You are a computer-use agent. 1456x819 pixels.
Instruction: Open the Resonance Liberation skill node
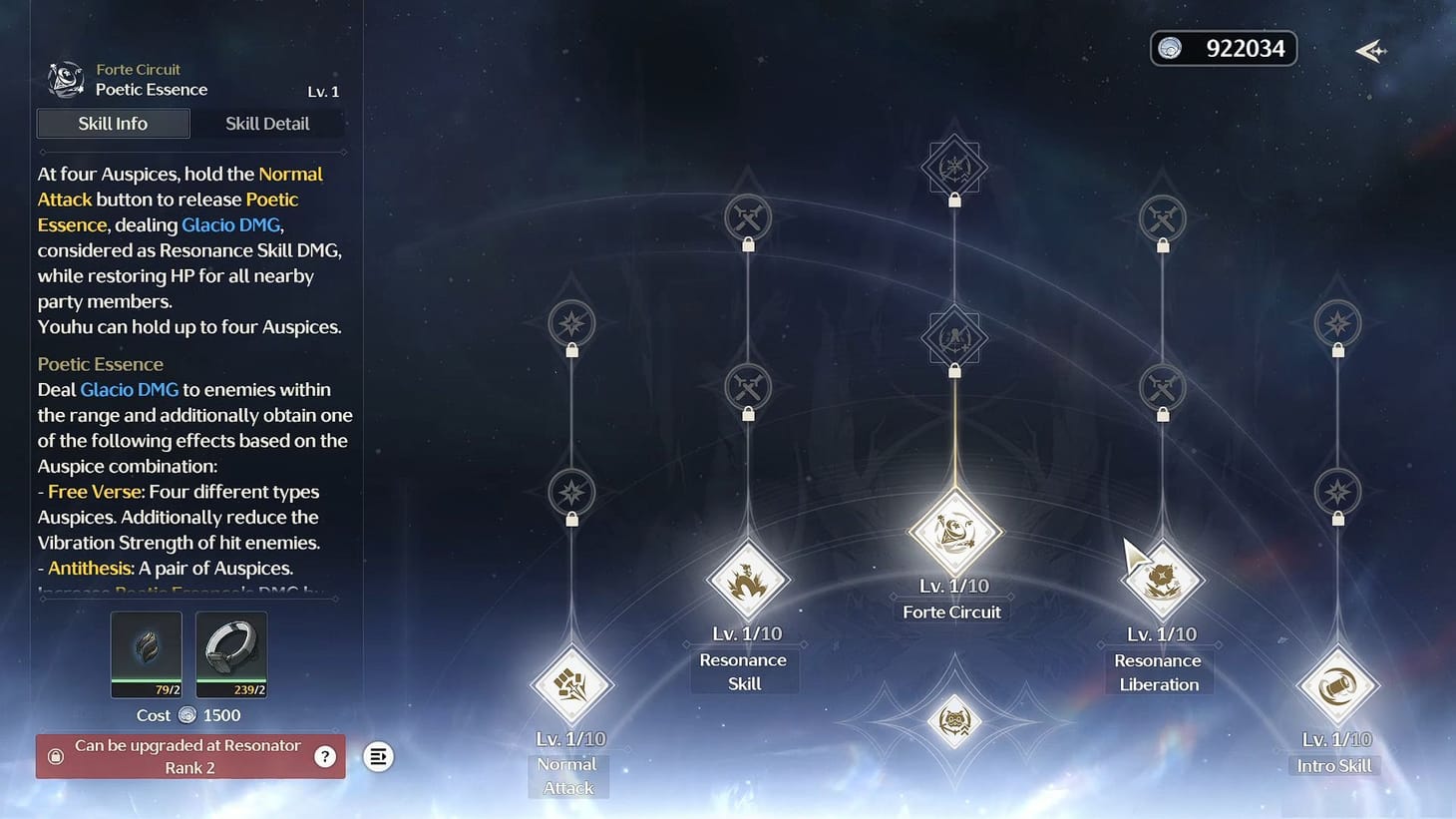[1160, 579]
